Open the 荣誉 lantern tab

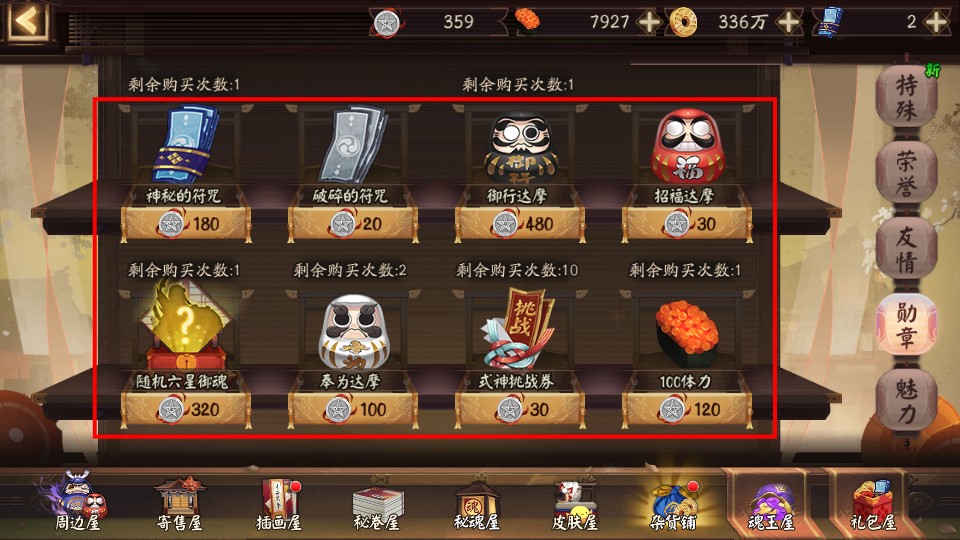coord(906,171)
